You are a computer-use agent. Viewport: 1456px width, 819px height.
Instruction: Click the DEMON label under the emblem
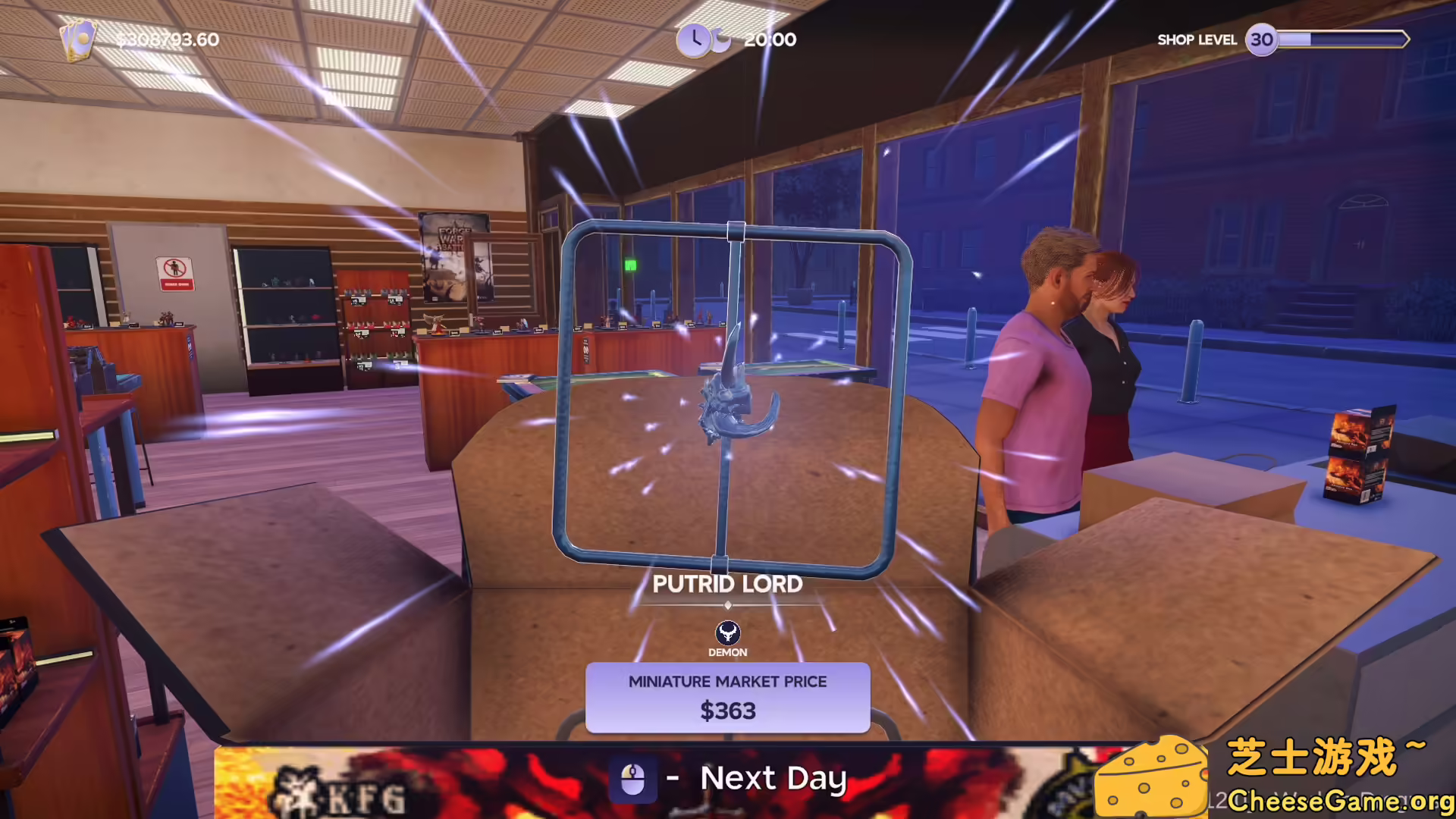[727, 652]
